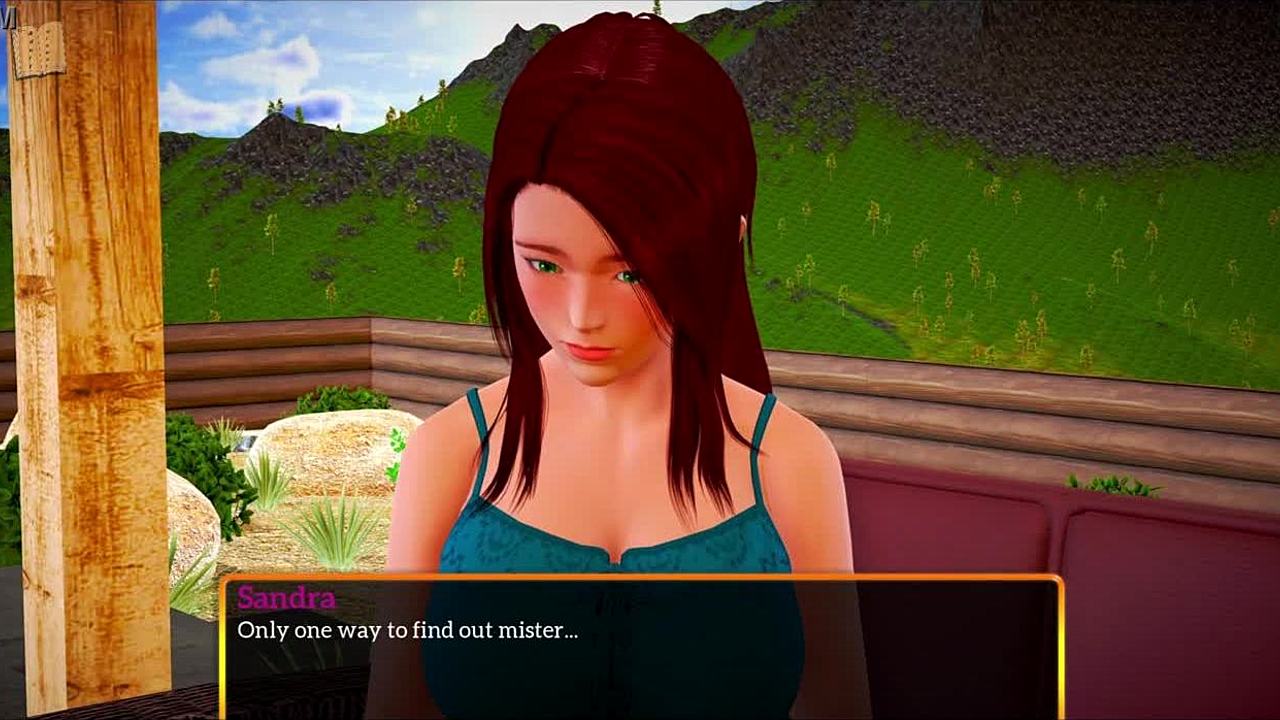Open the book icon journal
The height and width of the screenshot is (720, 1280).
37,49
